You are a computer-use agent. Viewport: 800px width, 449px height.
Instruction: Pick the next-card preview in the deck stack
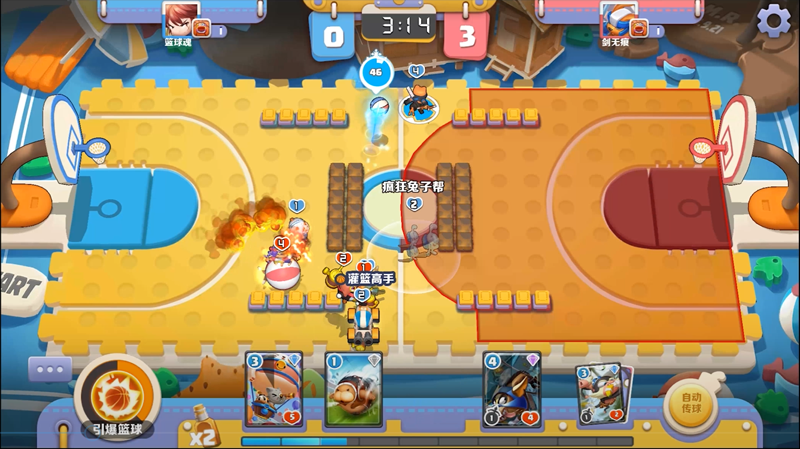click(602, 392)
